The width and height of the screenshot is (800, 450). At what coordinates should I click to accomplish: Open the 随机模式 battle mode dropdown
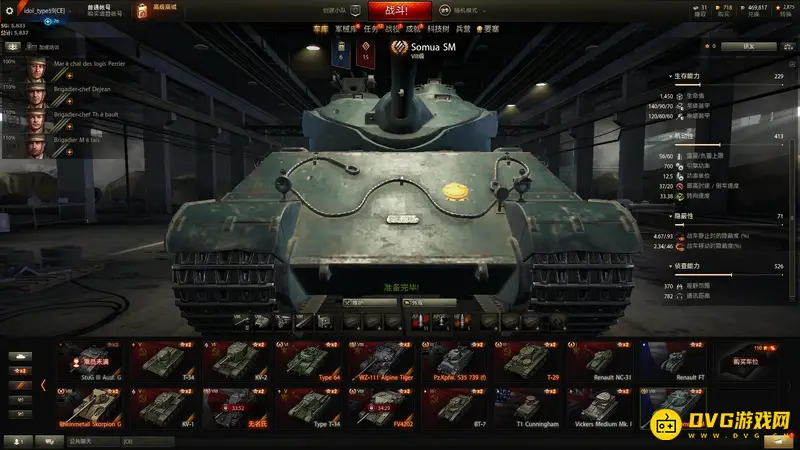click(x=468, y=10)
